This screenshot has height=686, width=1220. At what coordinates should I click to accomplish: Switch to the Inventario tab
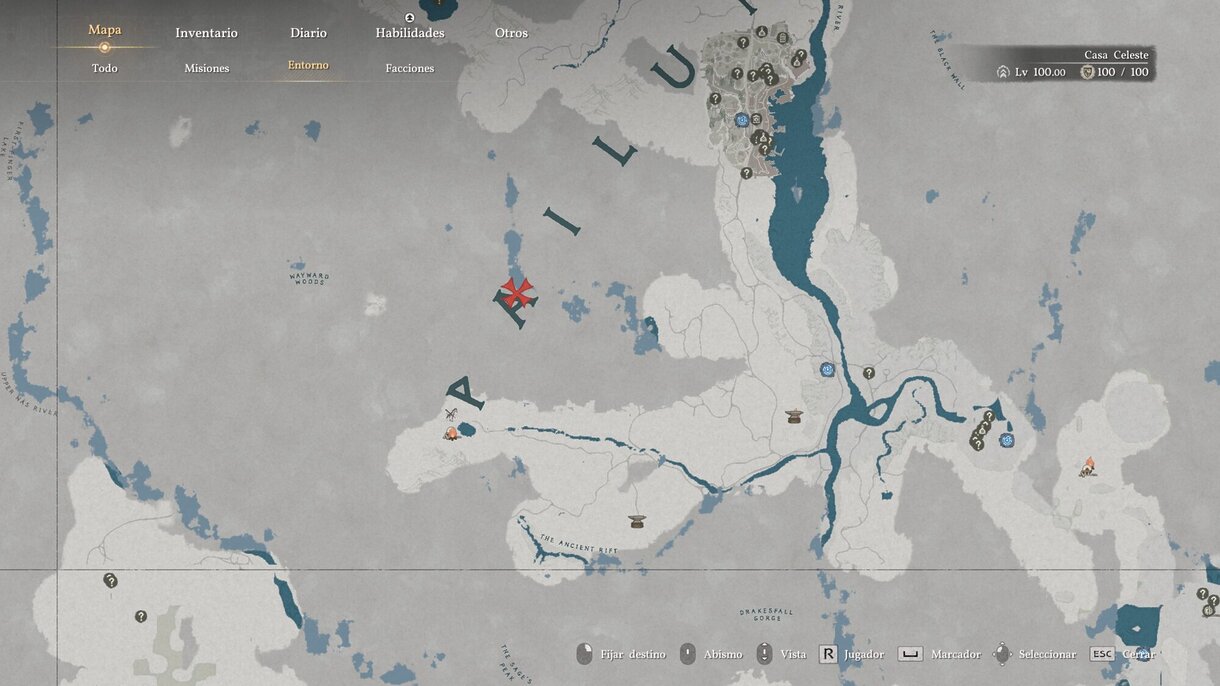[x=206, y=33]
